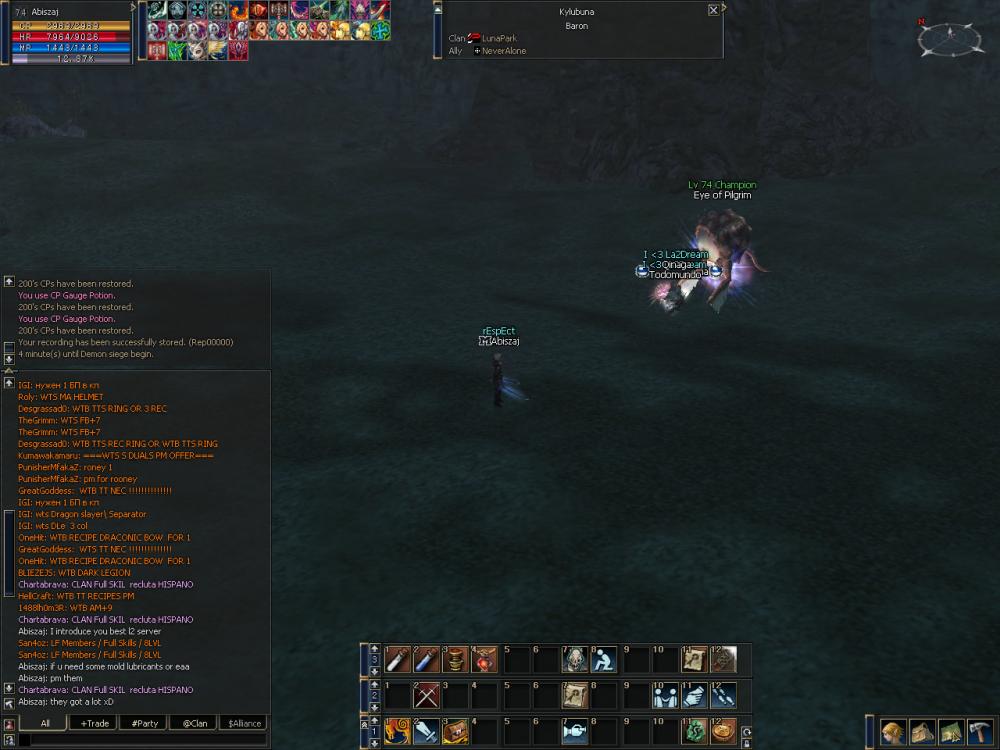
Task: Show the $Alliance chat tab
Action: [243, 723]
